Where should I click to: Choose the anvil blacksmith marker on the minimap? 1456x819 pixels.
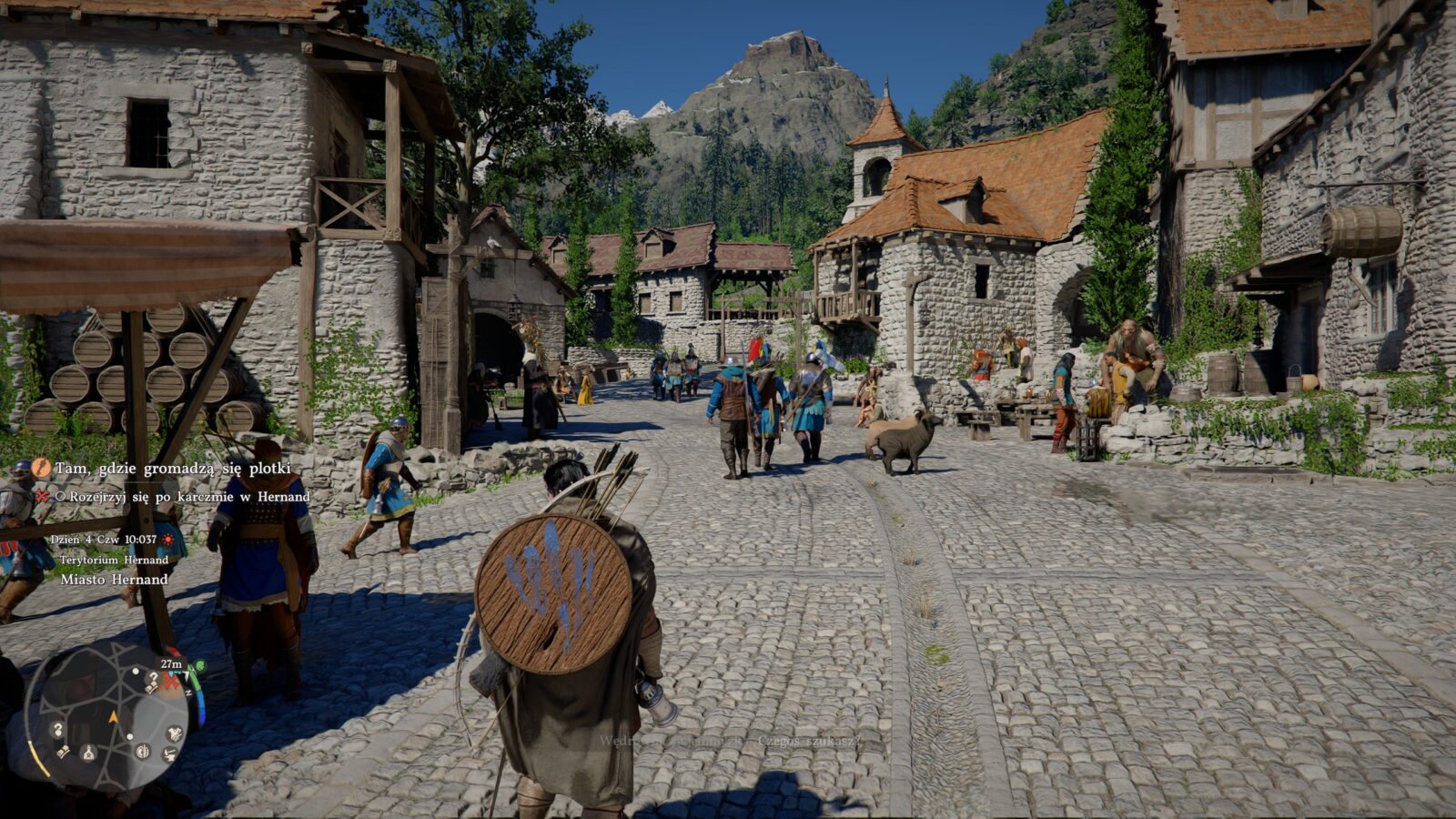(170, 753)
